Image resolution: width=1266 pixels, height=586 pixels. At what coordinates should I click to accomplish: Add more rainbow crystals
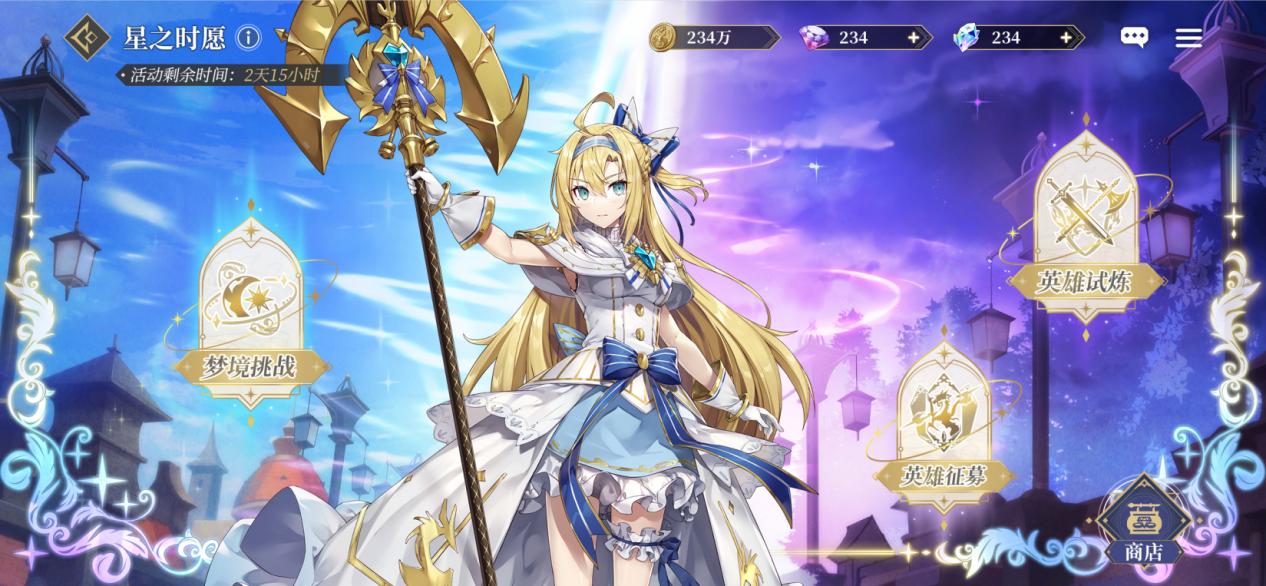[x=1065, y=38]
